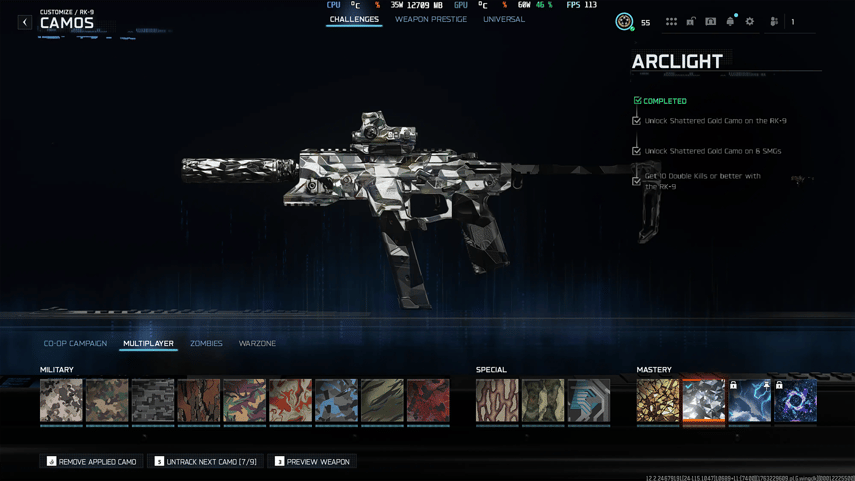Show Co-op Campaign camos
Viewport: 855px width, 481px height.
[75, 343]
